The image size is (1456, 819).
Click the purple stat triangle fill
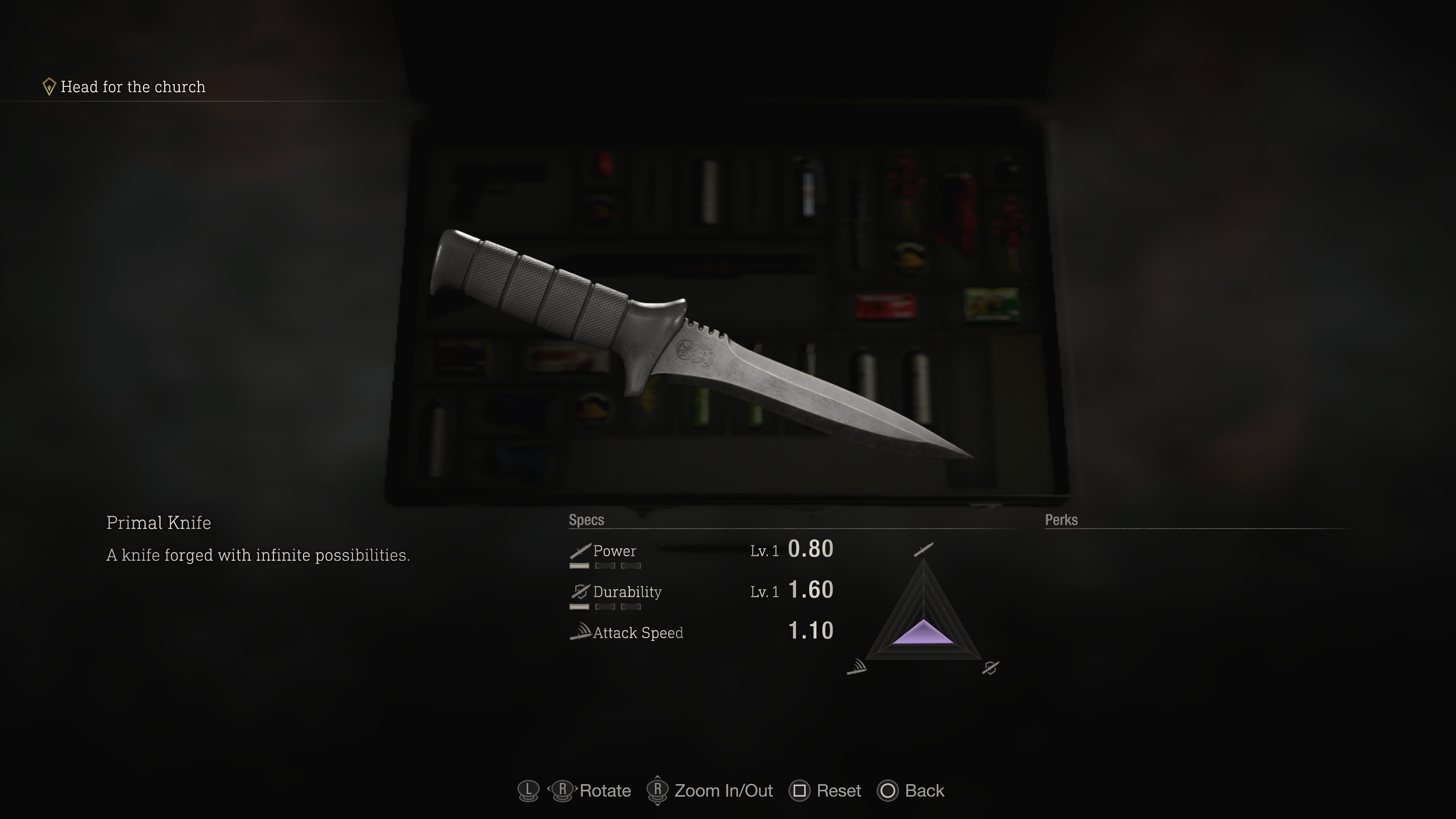click(x=924, y=636)
